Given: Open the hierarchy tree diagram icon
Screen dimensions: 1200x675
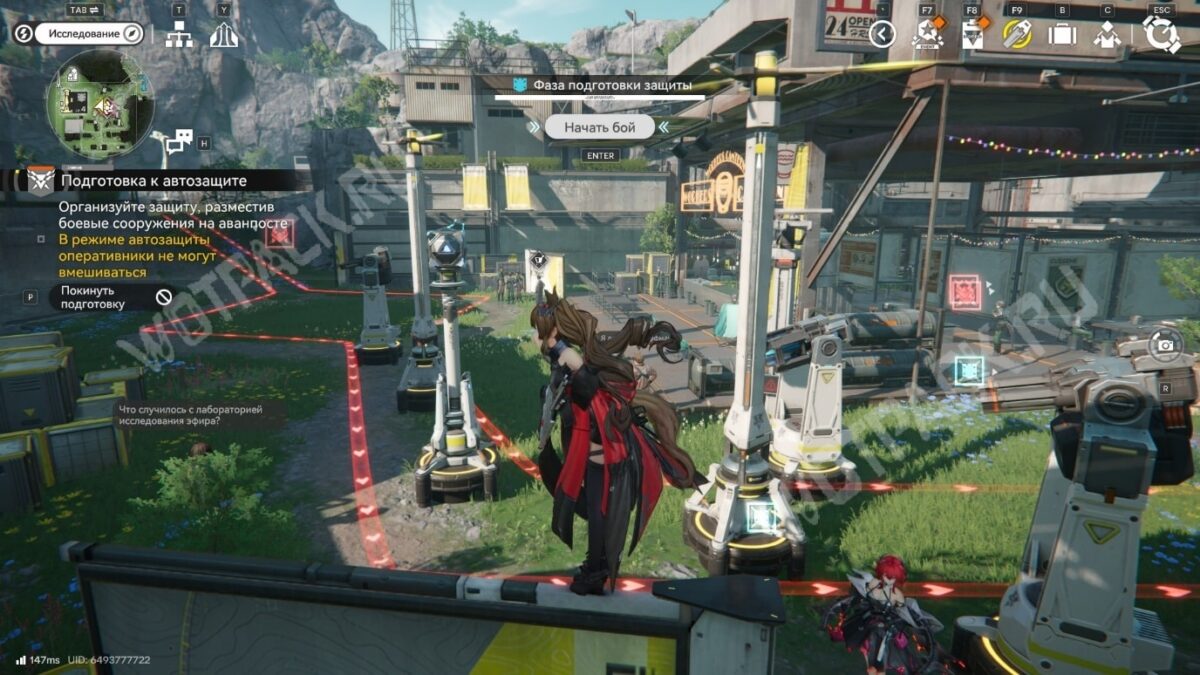Looking at the screenshot, I should 179,35.
